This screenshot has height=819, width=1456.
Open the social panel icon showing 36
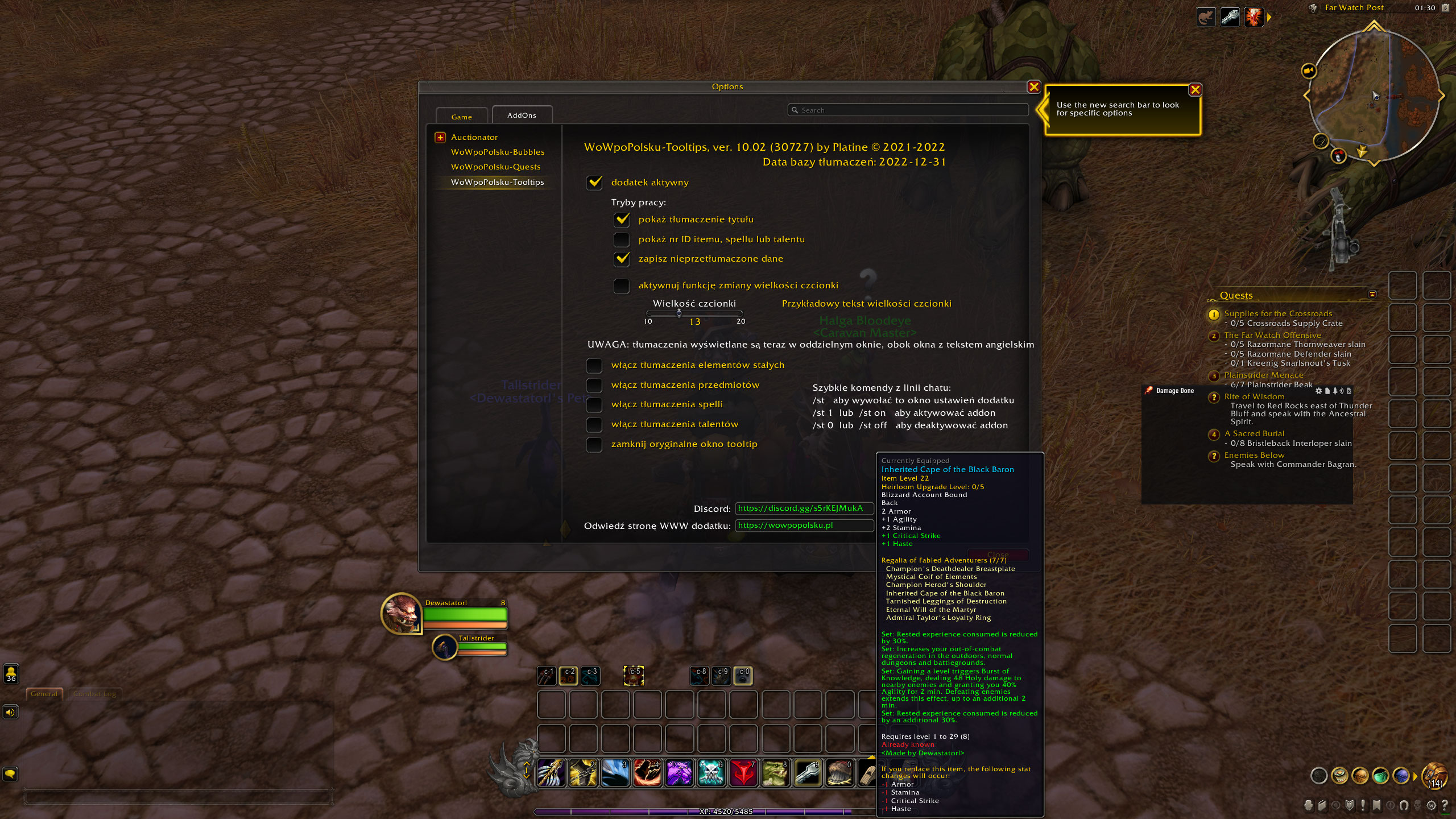coord(10,675)
